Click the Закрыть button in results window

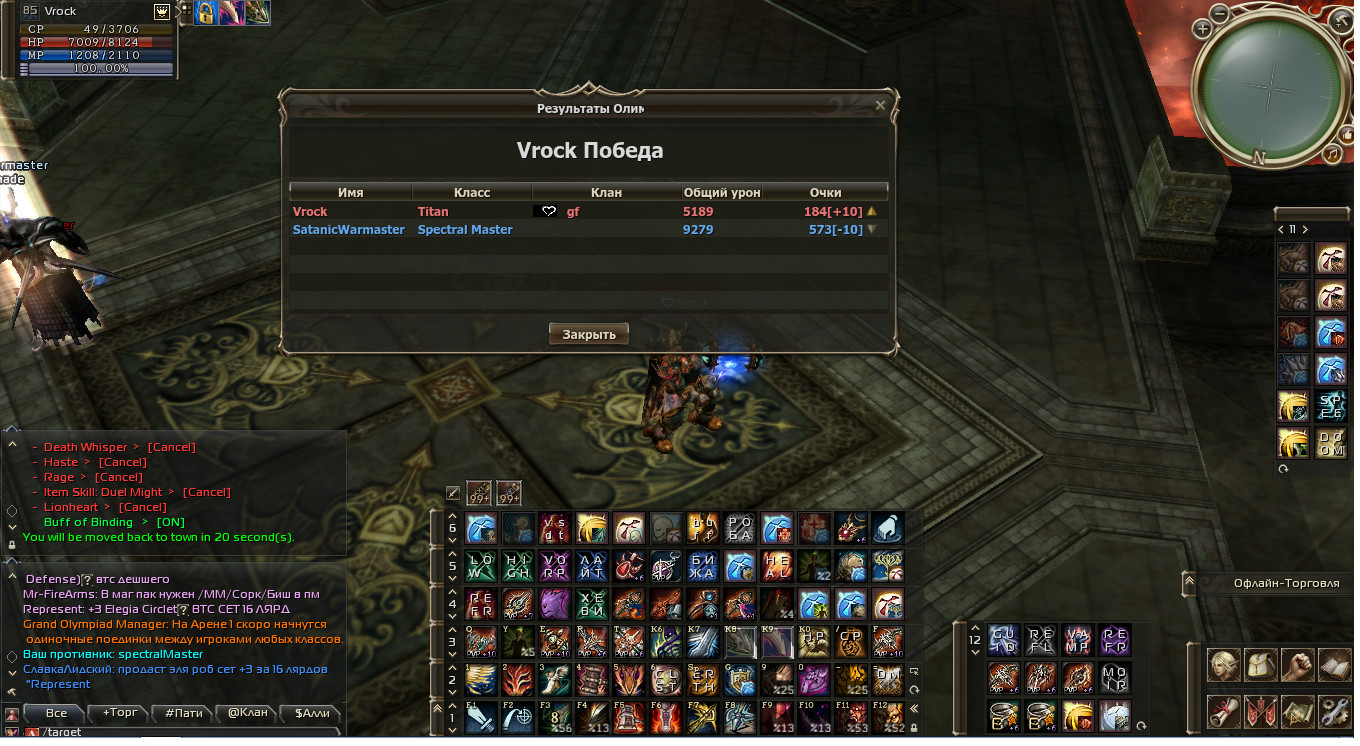[x=588, y=334]
